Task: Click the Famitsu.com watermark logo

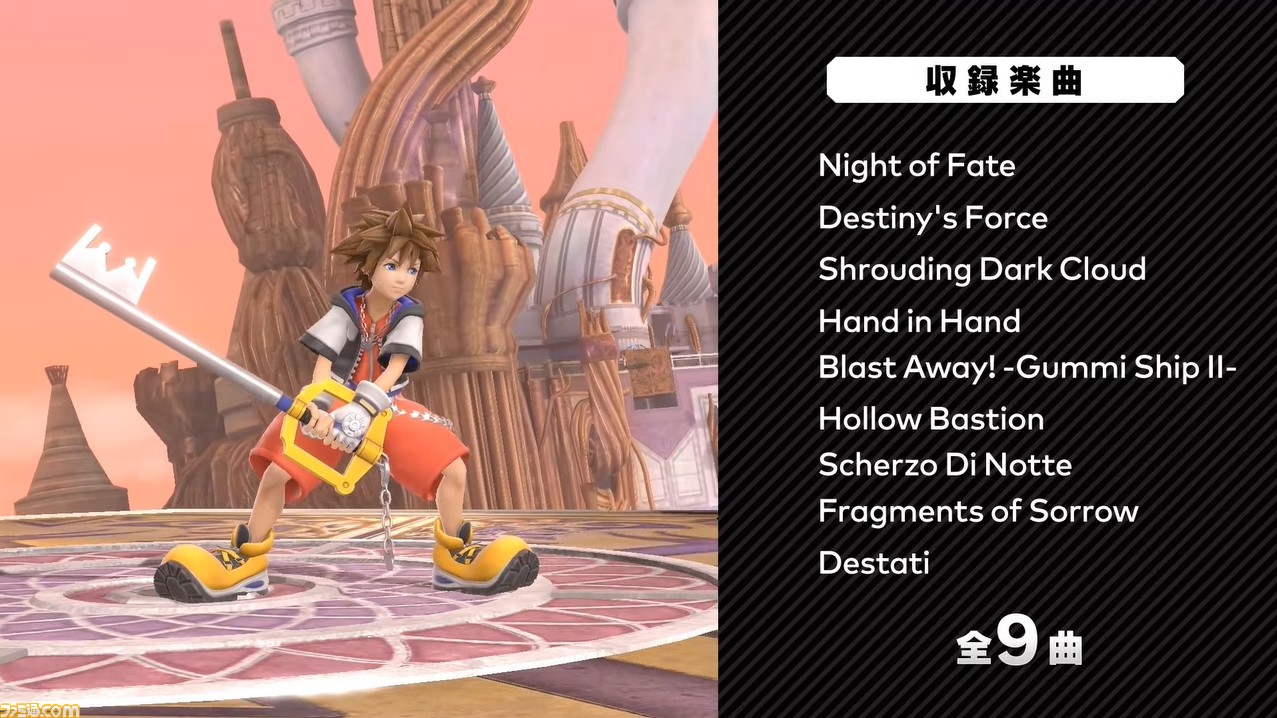Action: 40,708
